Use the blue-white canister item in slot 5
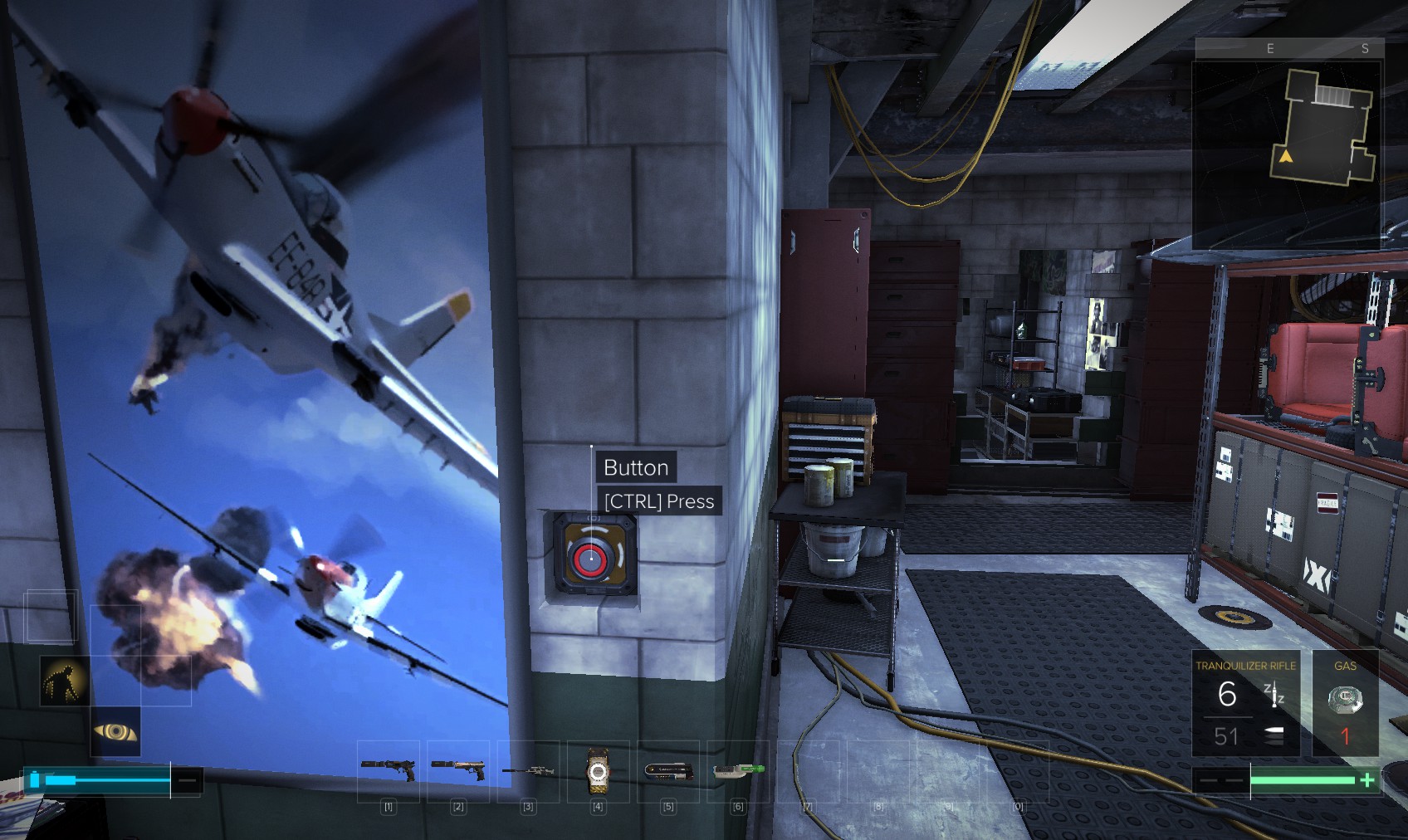Screen dimensions: 1408x840 point(668,771)
